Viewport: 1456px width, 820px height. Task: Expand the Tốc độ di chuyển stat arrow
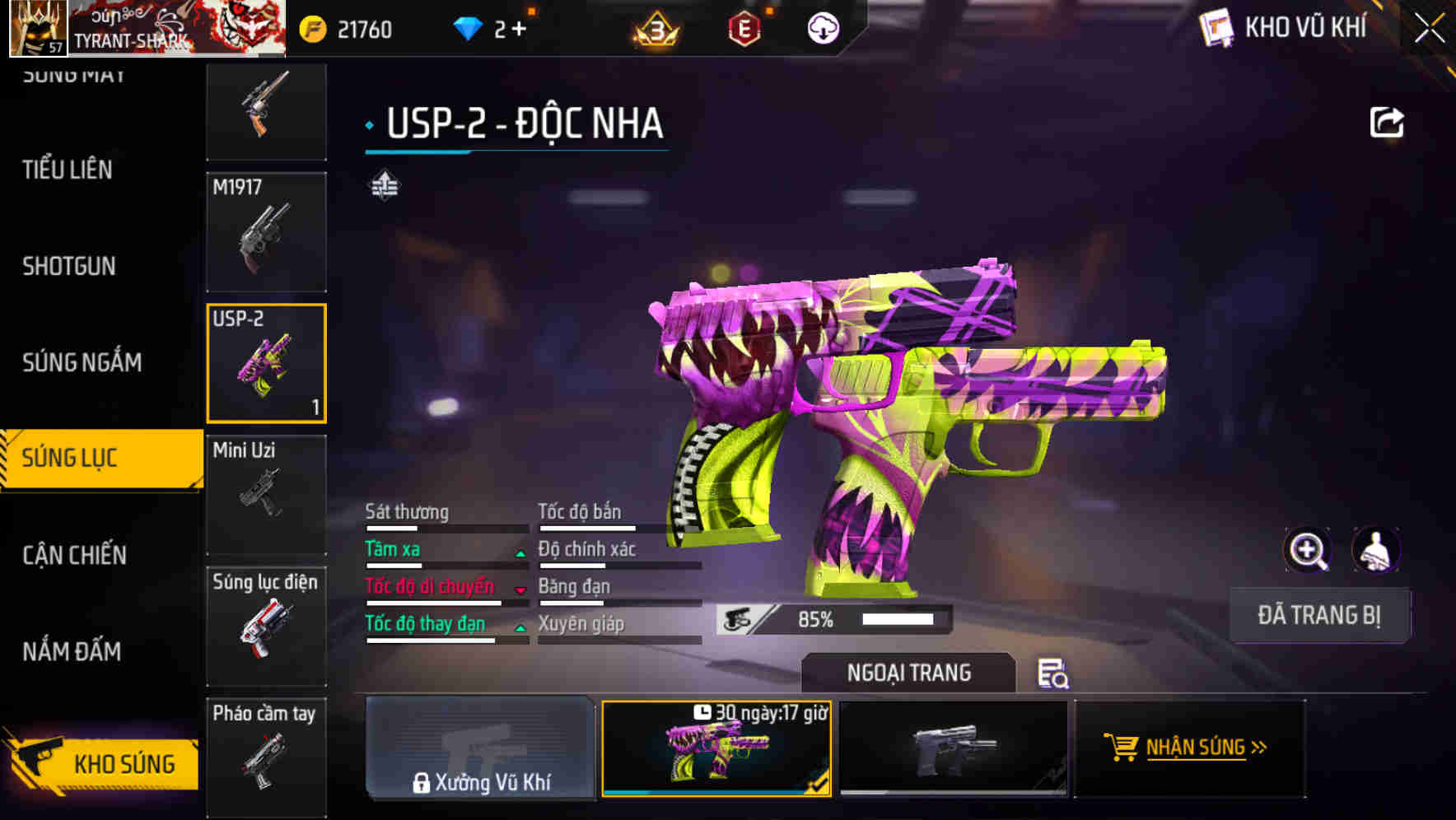520,589
